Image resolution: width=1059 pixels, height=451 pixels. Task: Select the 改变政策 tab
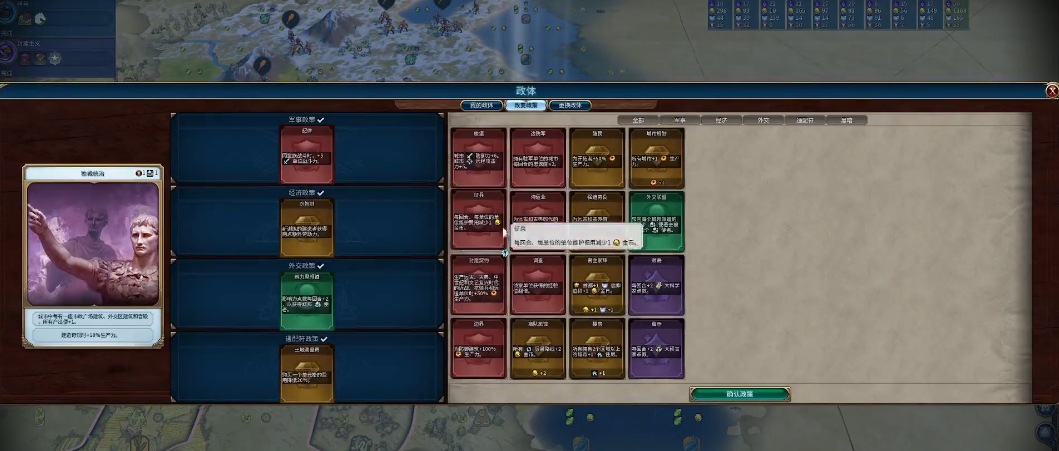(525, 105)
